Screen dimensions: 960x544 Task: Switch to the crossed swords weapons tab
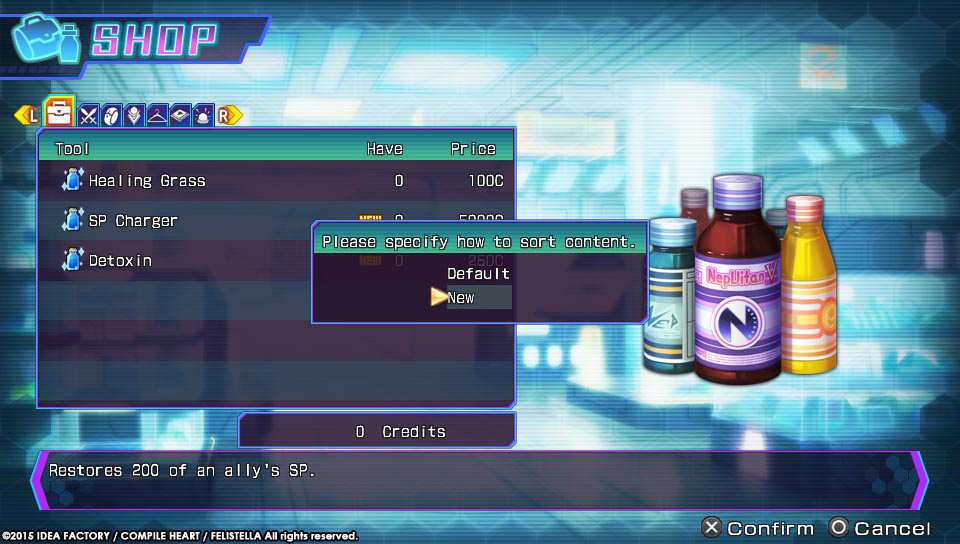click(89, 115)
